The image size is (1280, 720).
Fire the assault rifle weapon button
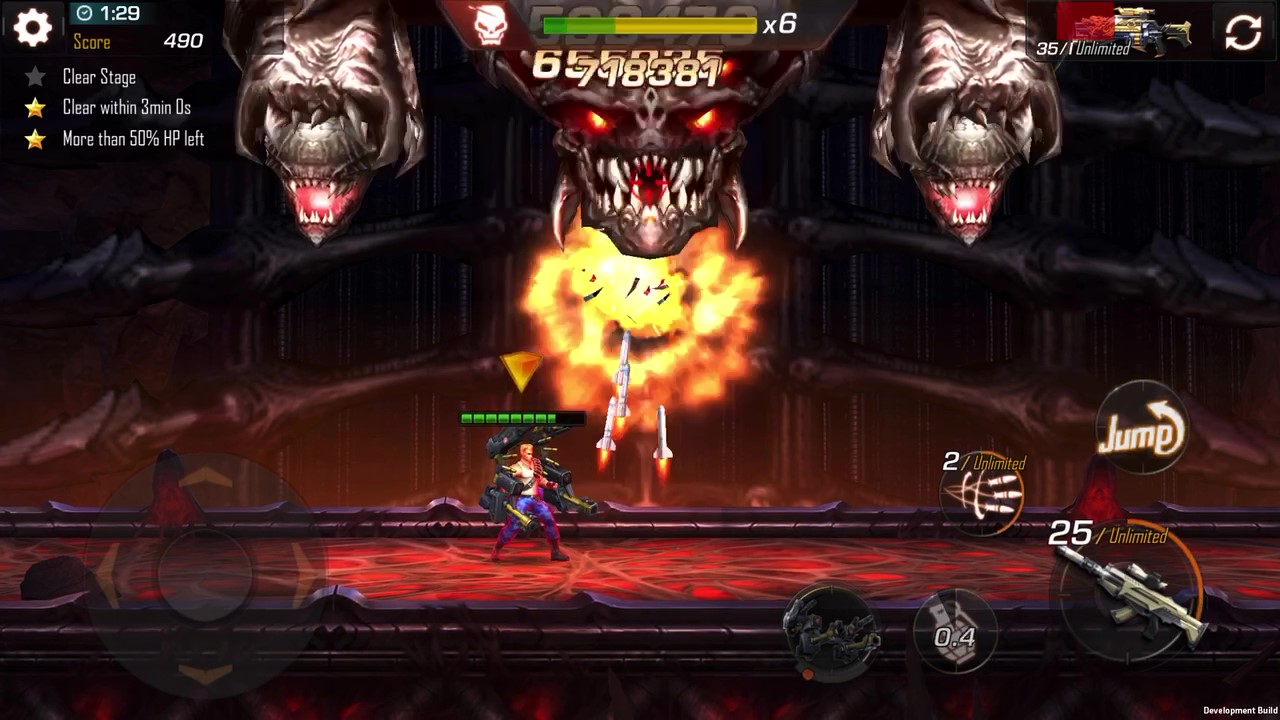pos(1131,592)
